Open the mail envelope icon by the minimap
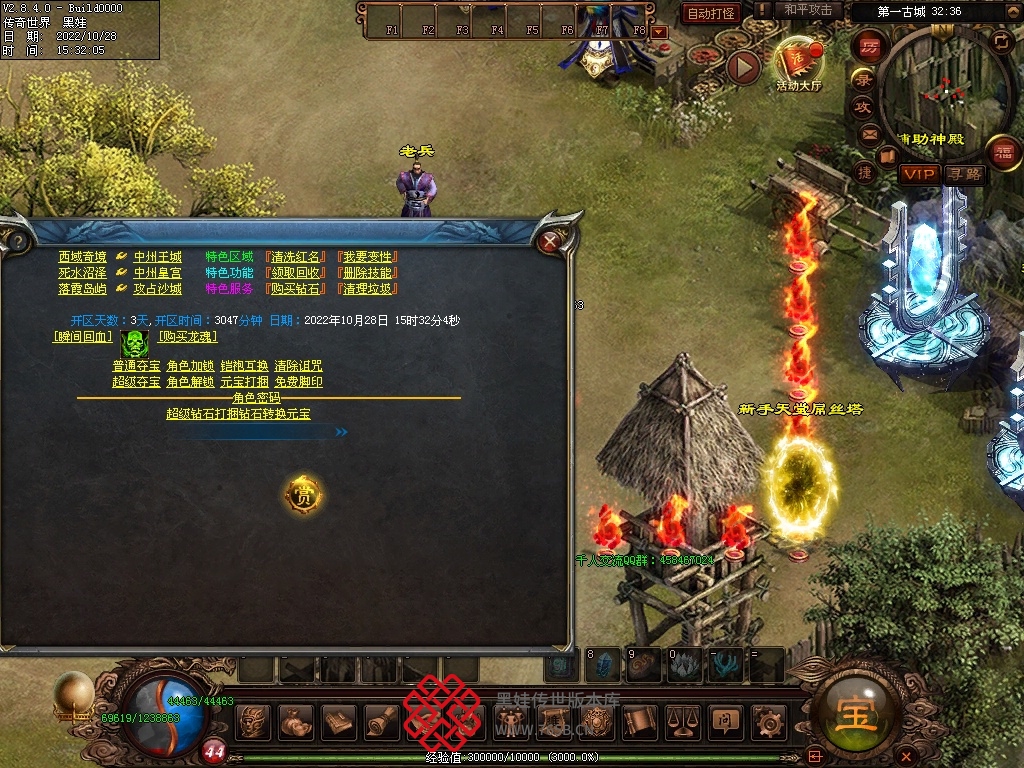1024x768 pixels. (869, 132)
